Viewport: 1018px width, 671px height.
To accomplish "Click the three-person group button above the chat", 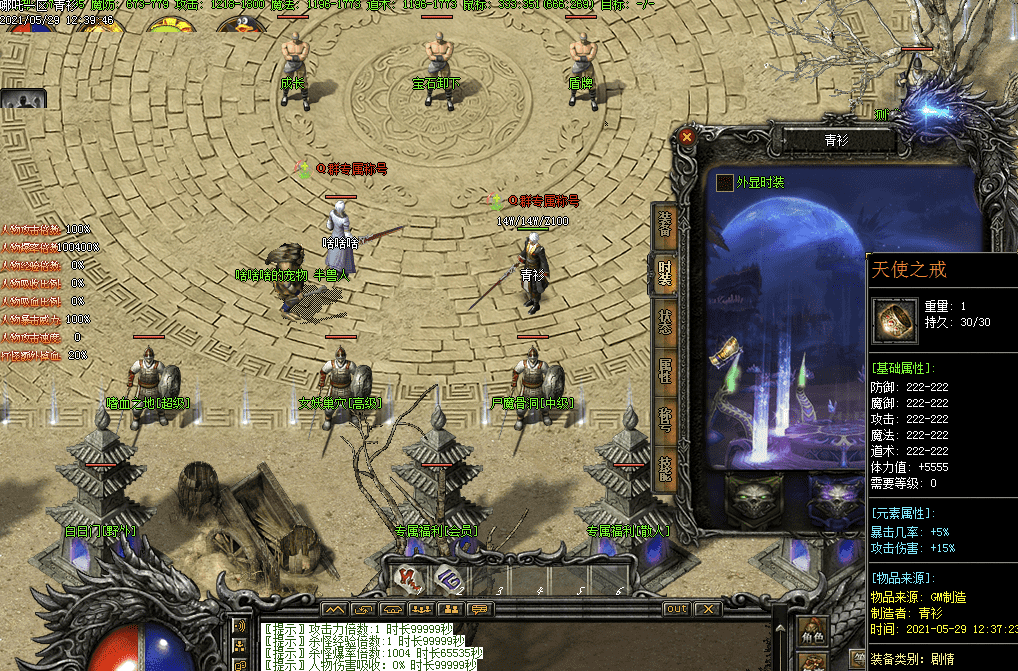I will tap(421, 609).
